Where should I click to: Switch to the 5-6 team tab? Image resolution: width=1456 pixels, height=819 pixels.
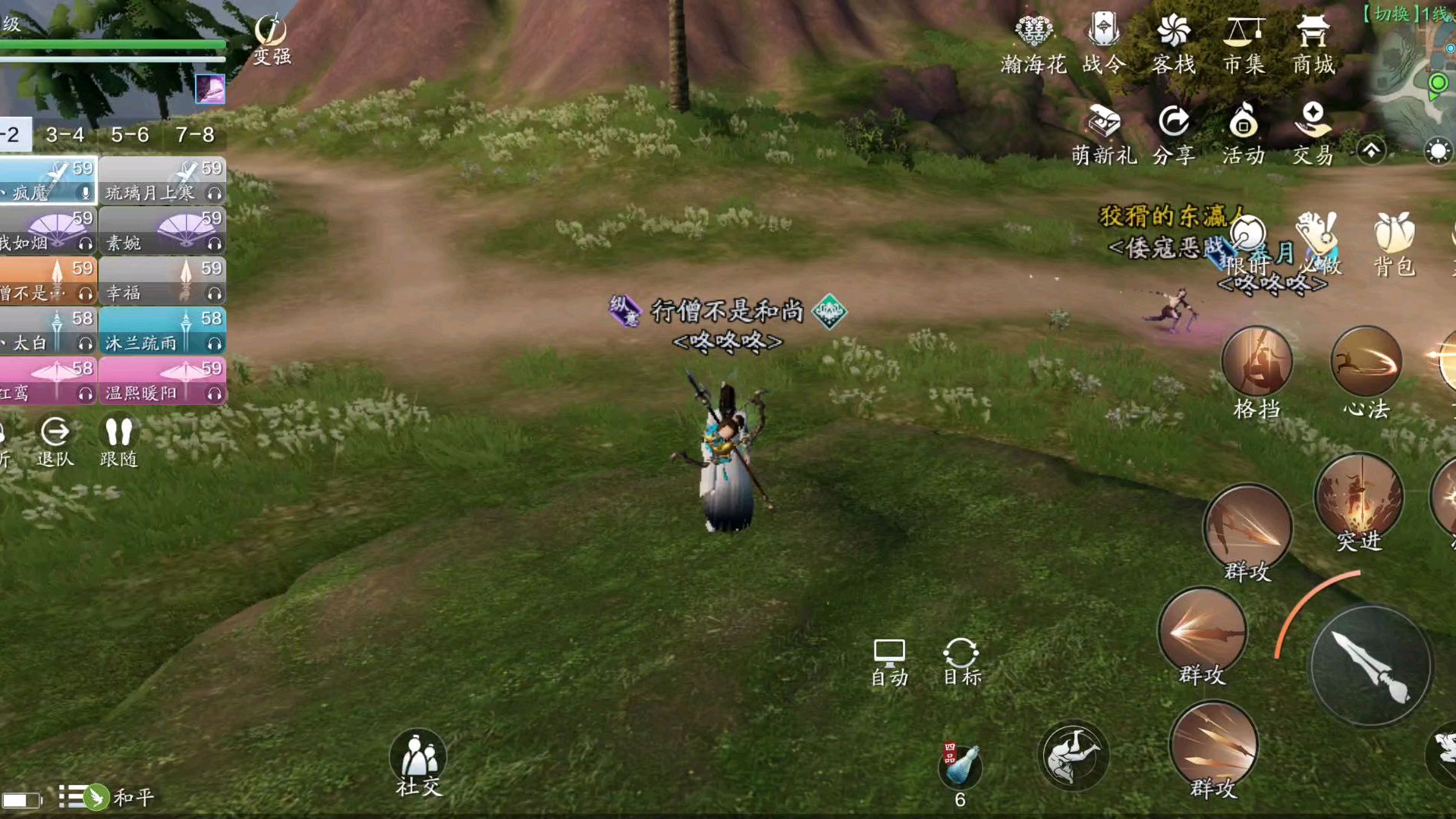pyautogui.click(x=130, y=135)
